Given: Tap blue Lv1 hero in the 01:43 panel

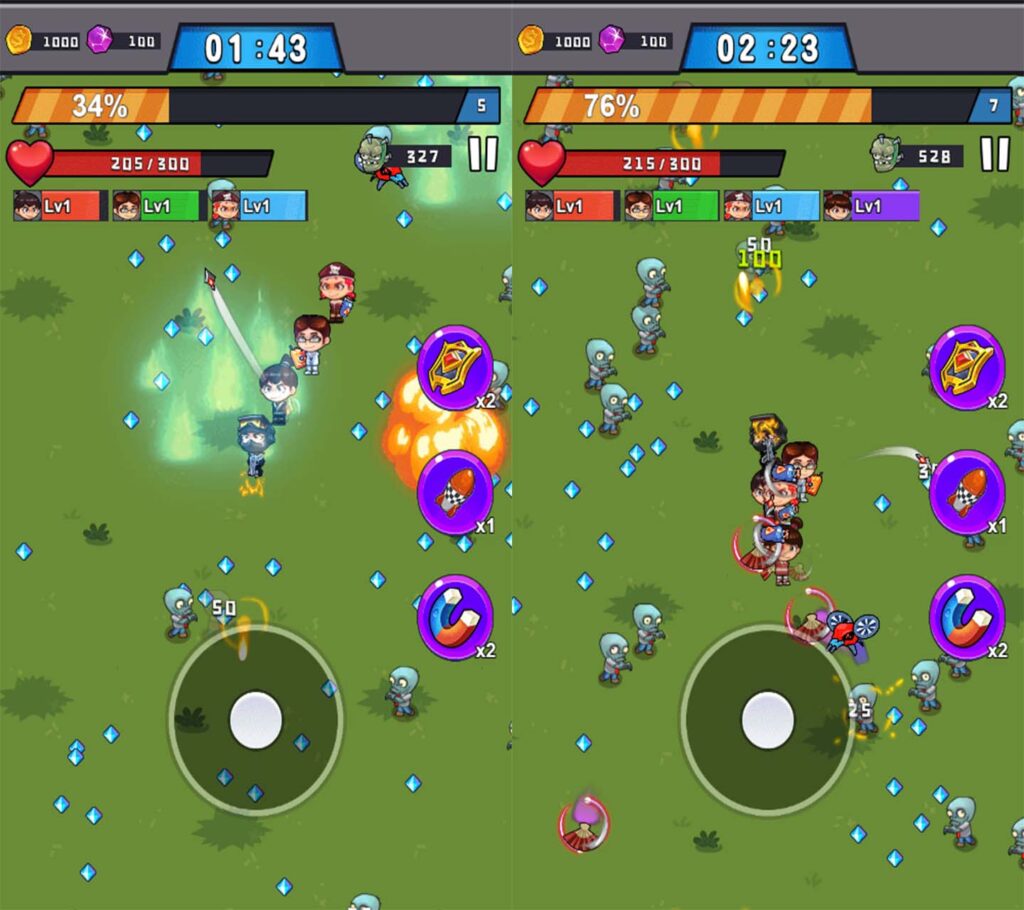Looking at the screenshot, I should (257, 206).
